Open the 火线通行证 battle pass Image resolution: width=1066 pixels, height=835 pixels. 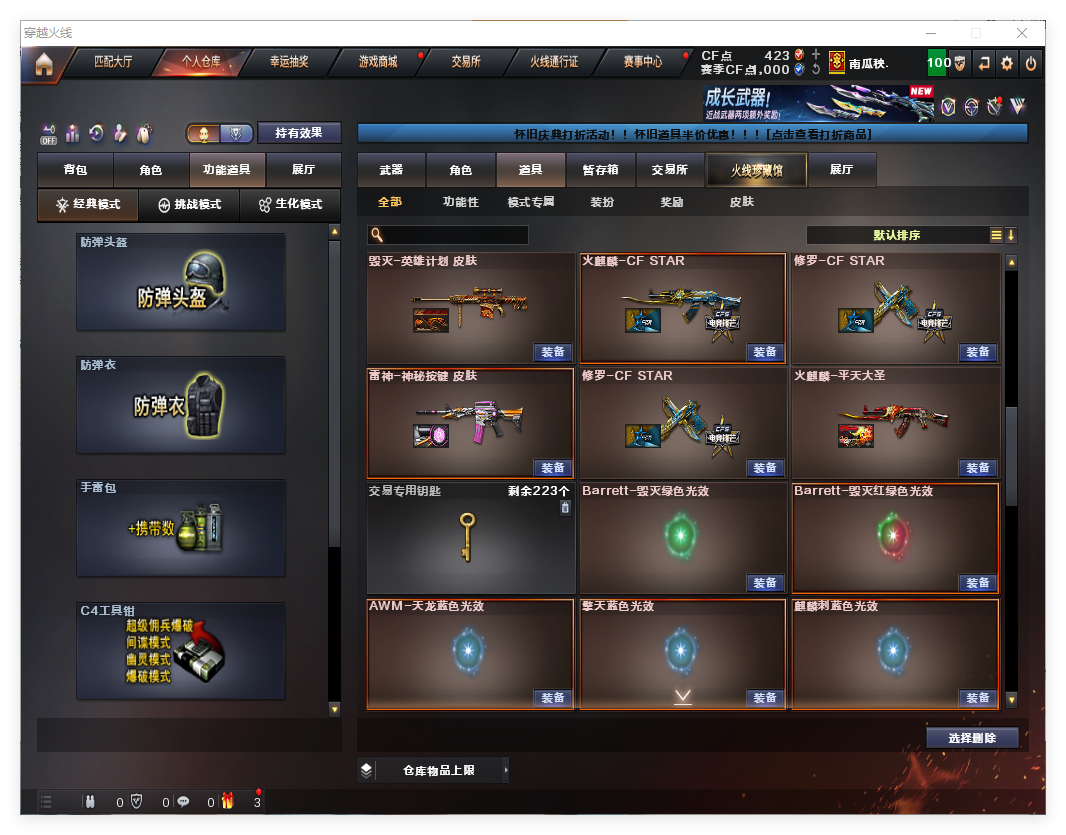554,62
